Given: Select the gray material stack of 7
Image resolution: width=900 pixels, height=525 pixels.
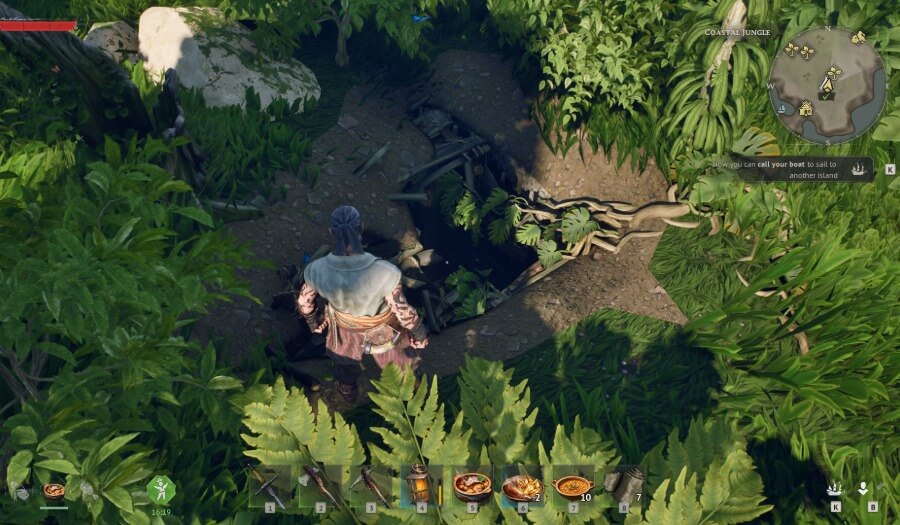Looking at the screenshot, I should pyautogui.click(x=626, y=487).
